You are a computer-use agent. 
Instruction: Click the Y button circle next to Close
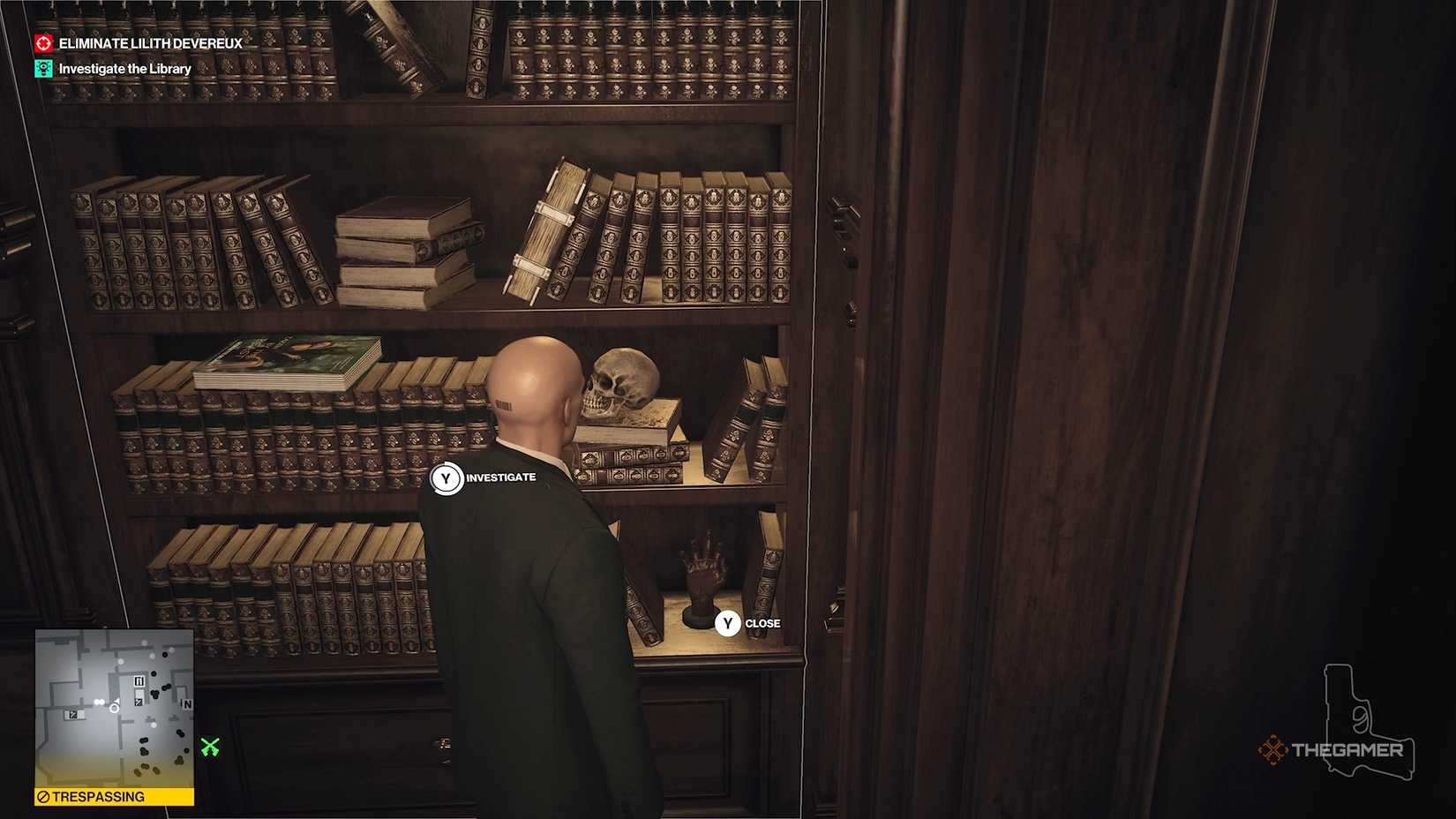727,624
